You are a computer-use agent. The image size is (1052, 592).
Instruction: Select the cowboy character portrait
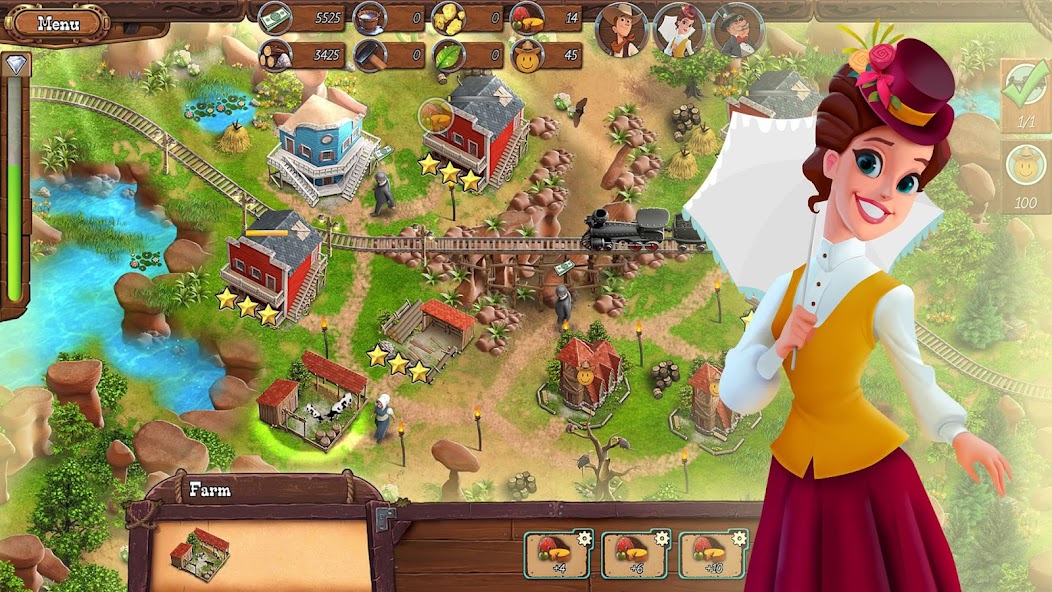pyautogui.click(x=621, y=30)
